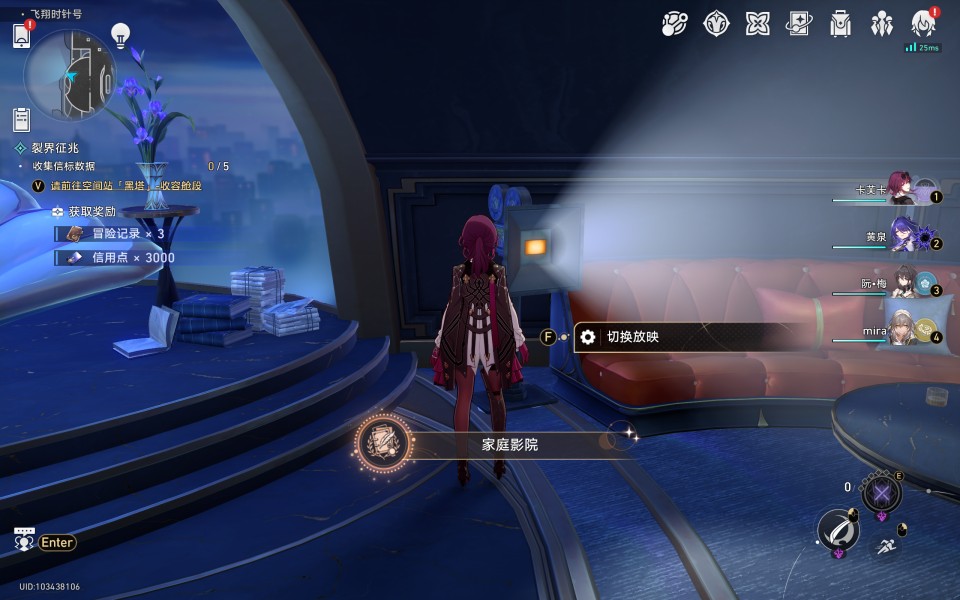This screenshot has width=960, height=600.
Task: Click the lightbulb hint icon
Action: click(120, 36)
